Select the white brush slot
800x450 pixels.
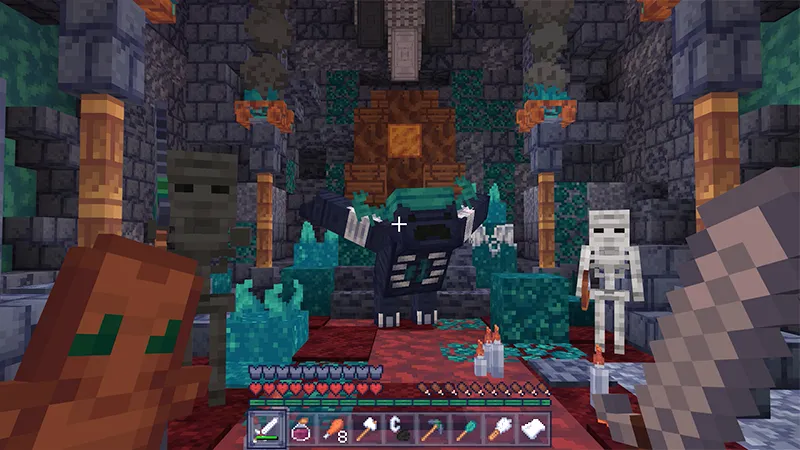point(498,428)
